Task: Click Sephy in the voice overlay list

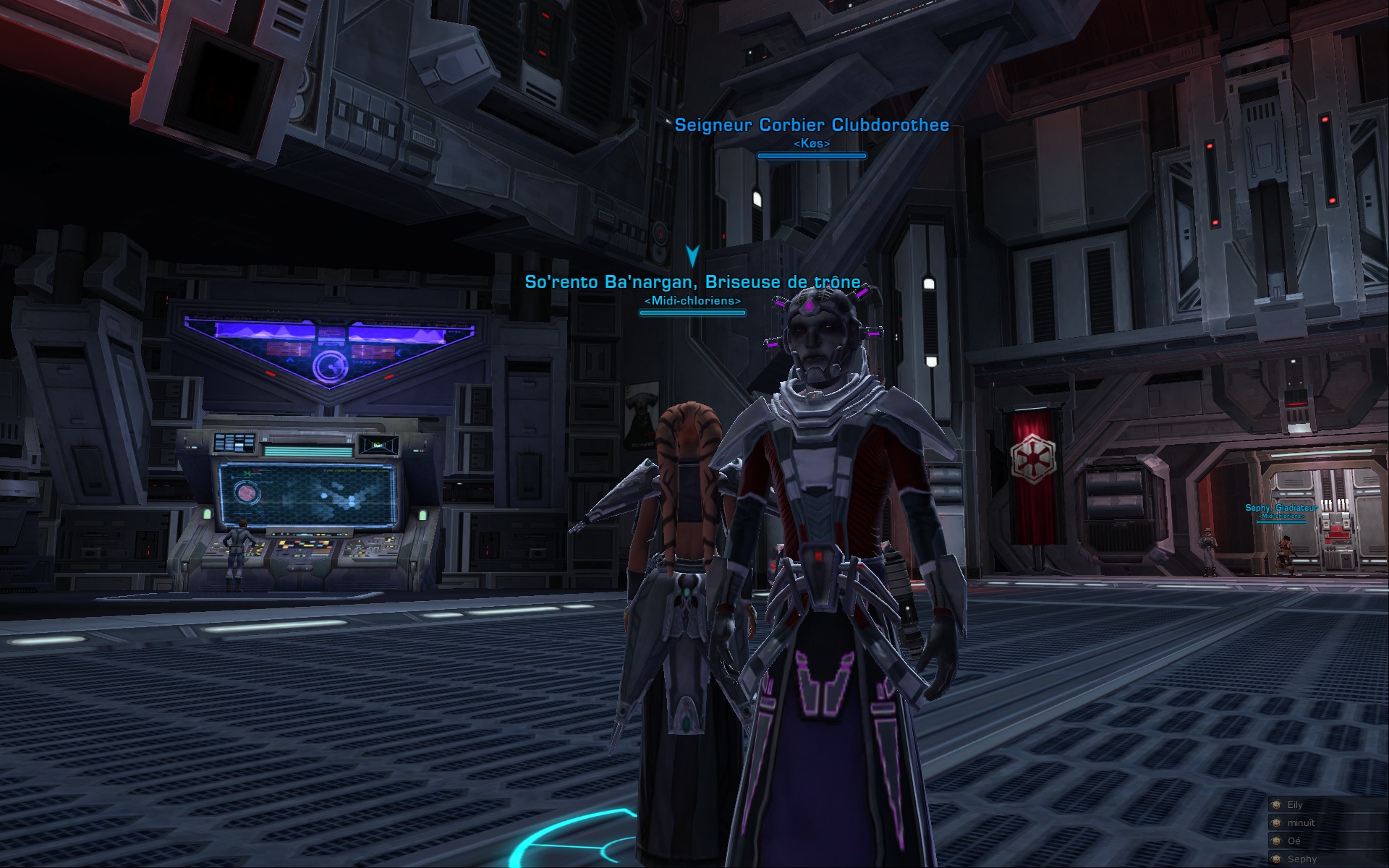Action: point(1301,859)
